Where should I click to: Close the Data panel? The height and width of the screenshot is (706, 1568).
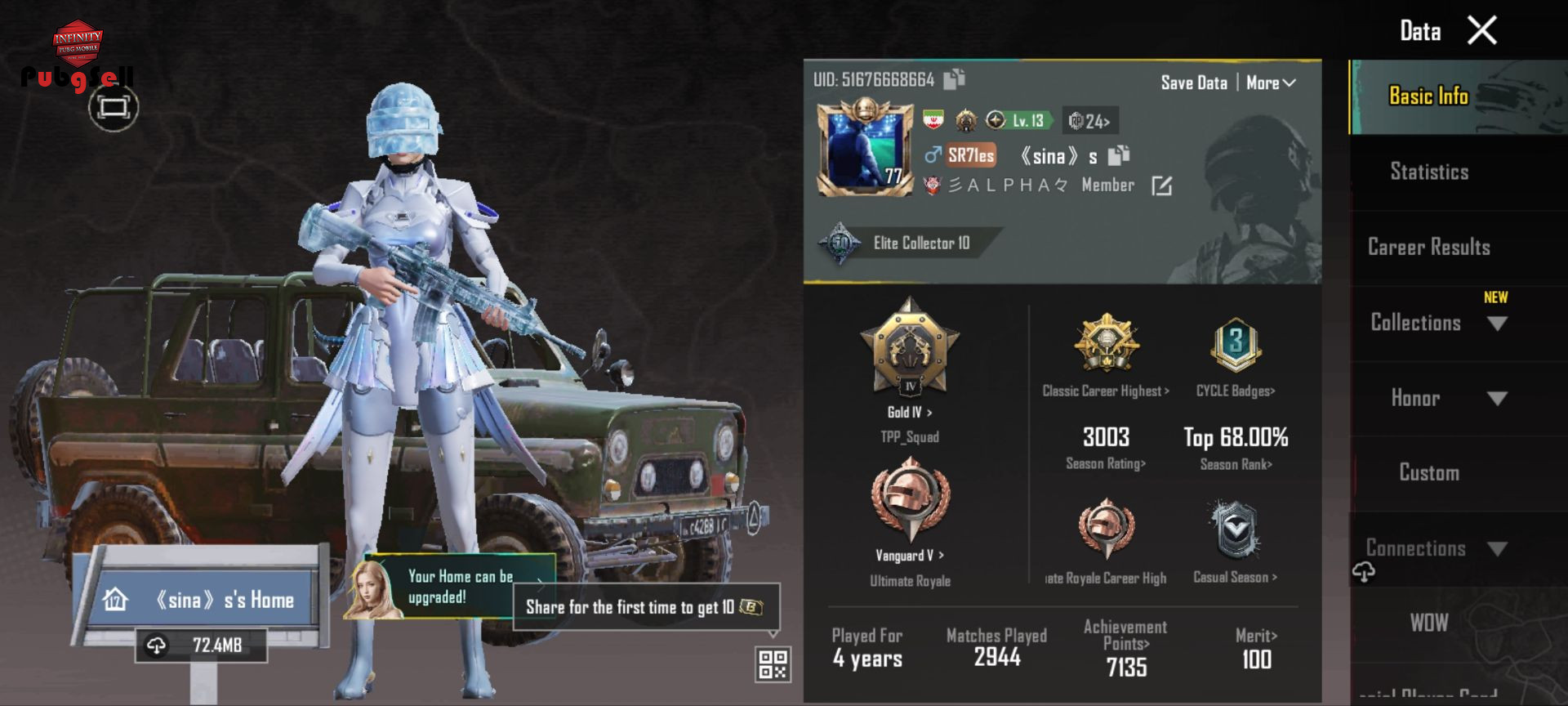tap(1481, 31)
